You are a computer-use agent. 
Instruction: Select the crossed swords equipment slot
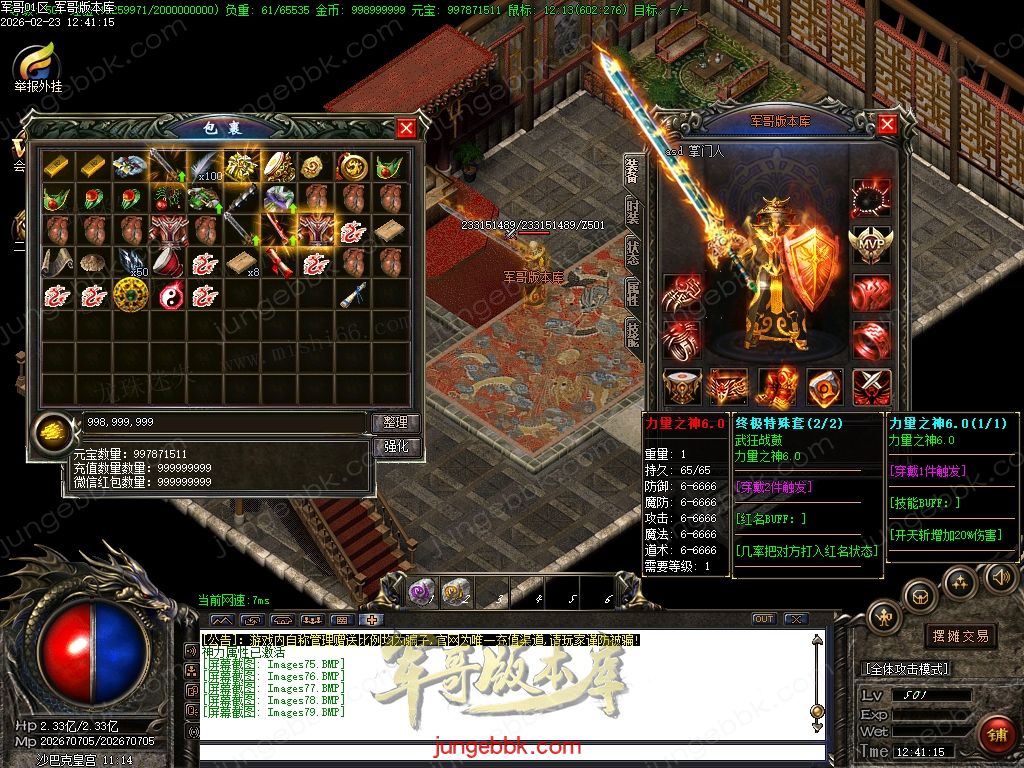point(870,386)
